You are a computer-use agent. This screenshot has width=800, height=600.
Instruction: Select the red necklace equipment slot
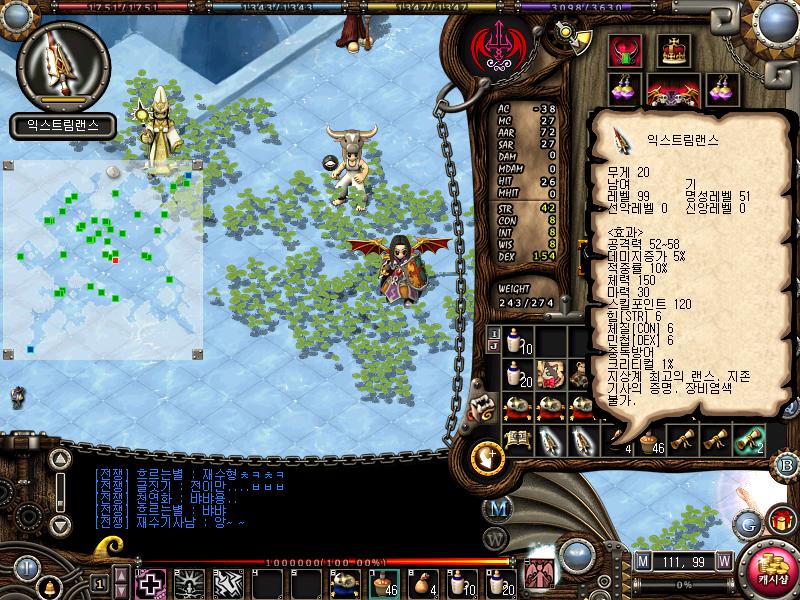(627, 50)
